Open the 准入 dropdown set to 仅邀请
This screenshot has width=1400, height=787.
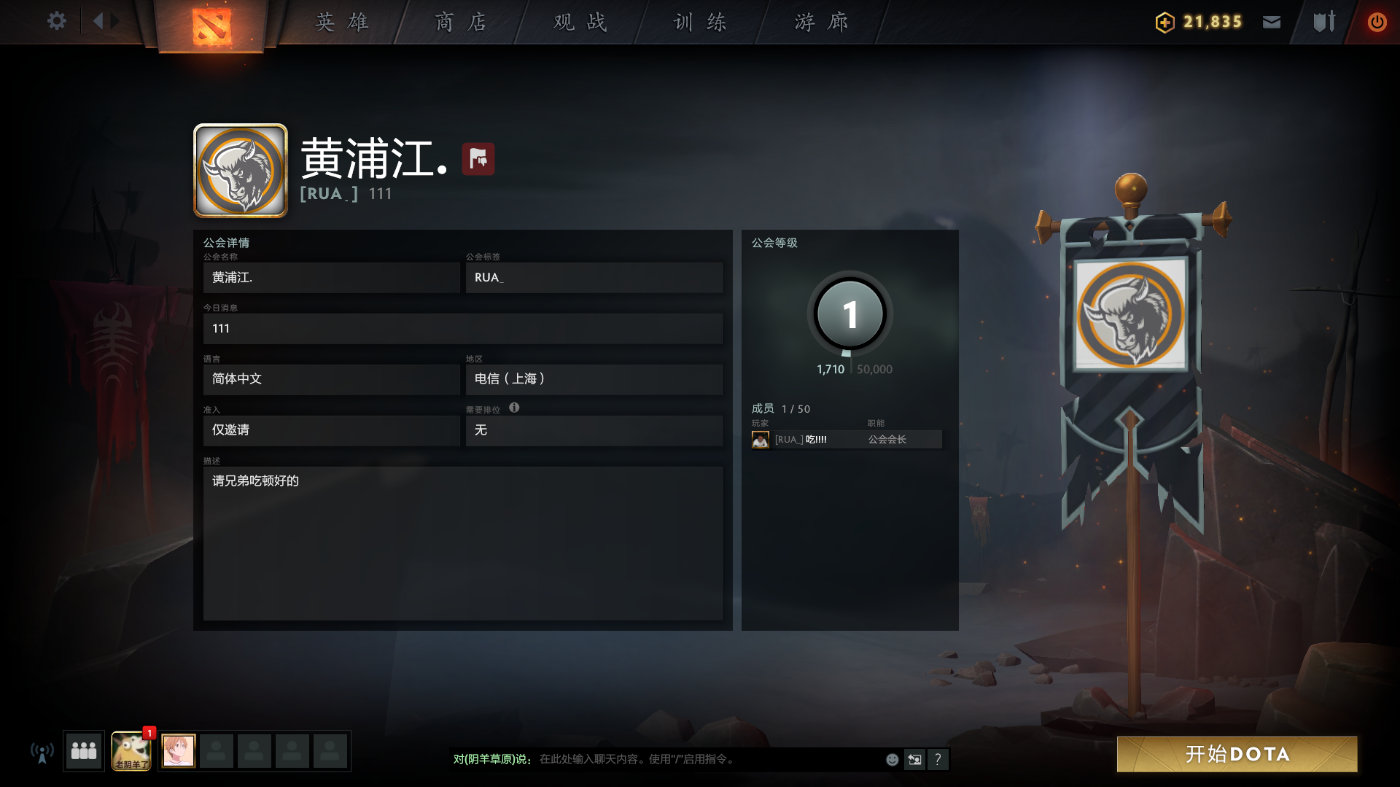point(331,430)
